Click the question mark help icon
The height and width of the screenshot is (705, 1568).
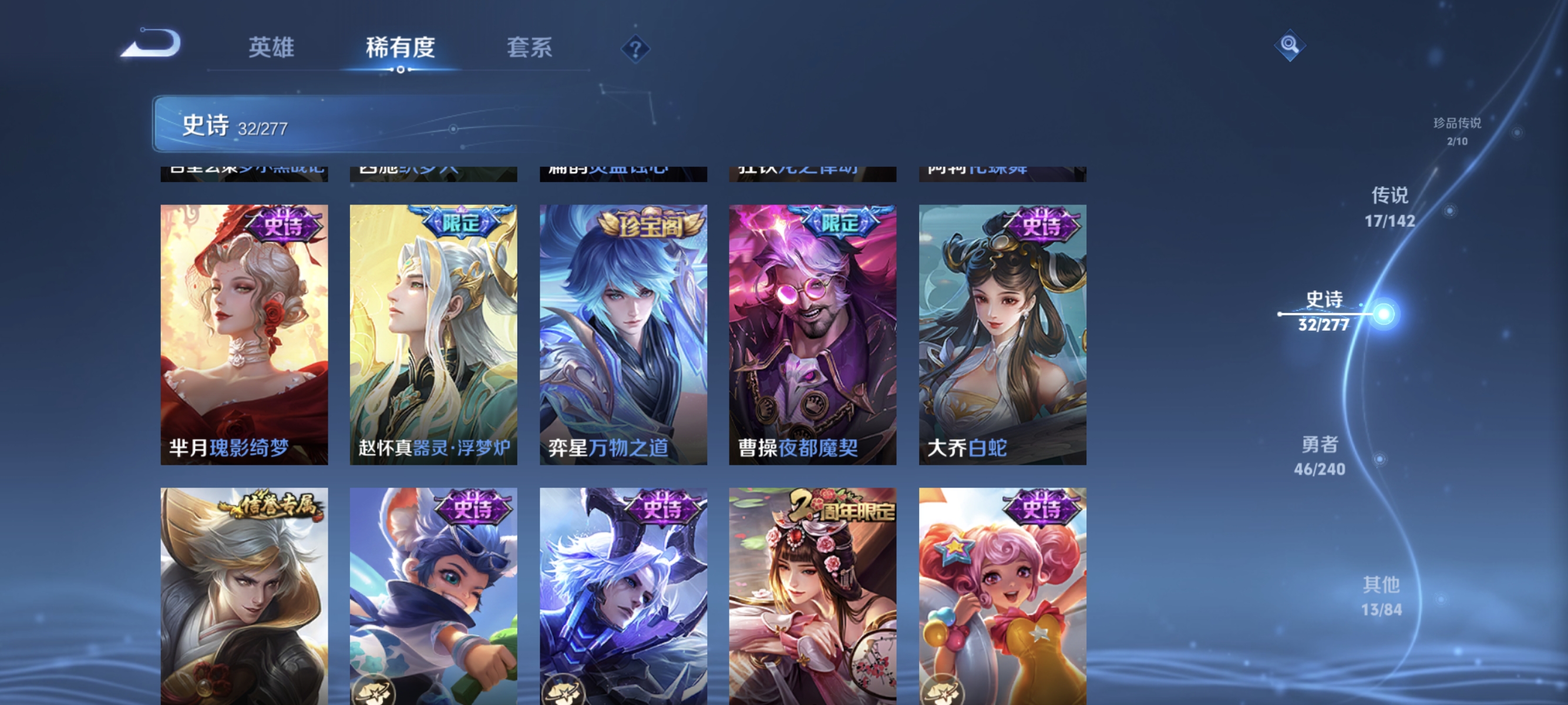pos(635,50)
